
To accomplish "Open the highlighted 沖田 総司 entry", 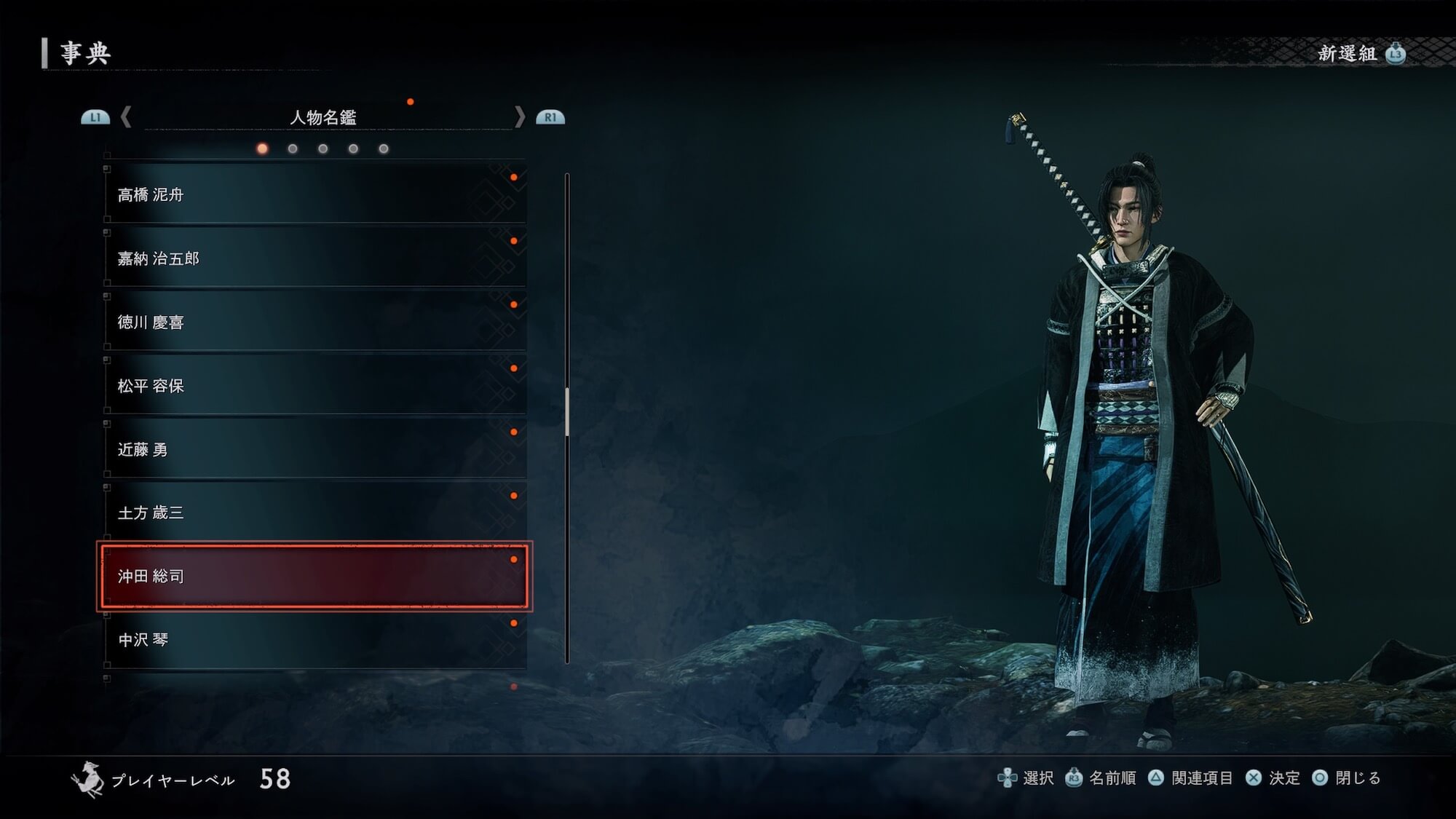I will click(314, 576).
